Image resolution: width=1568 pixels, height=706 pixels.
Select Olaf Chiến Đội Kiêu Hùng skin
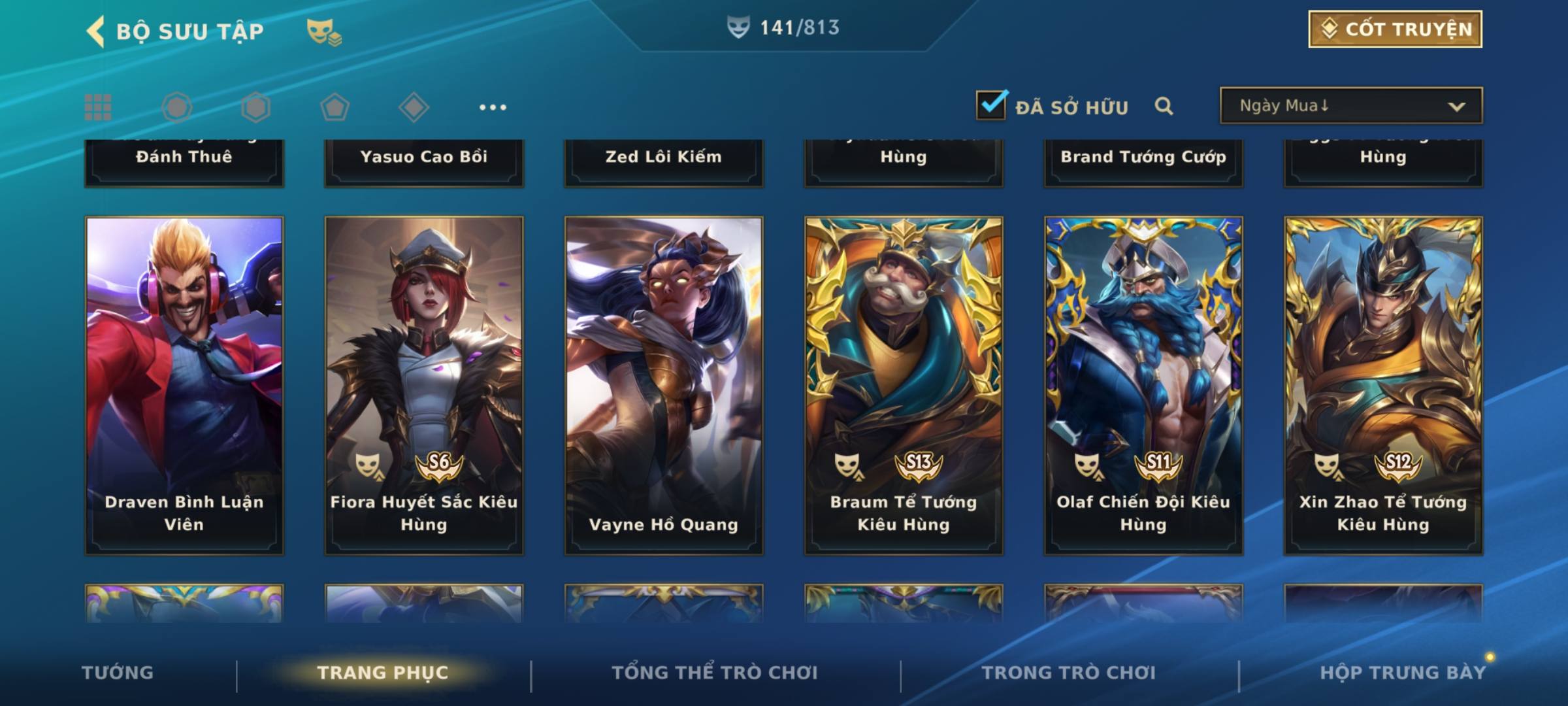pyautogui.click(x=1143, y=386)
